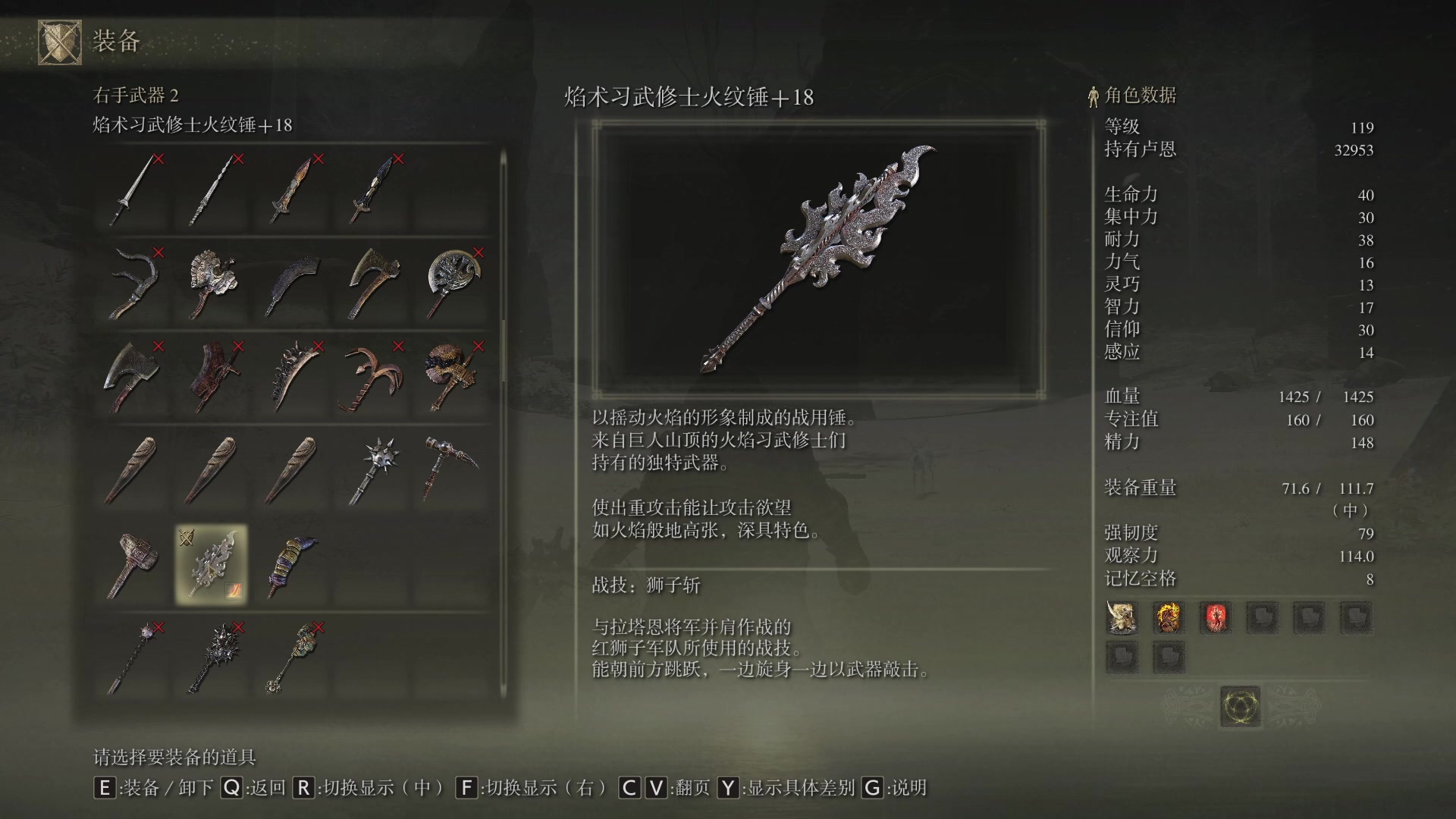The width and height of the screenshot is (1456, 819).
Task: Select the highlighted Monk's Flamemace slot
Action: [x=211, y=564]
